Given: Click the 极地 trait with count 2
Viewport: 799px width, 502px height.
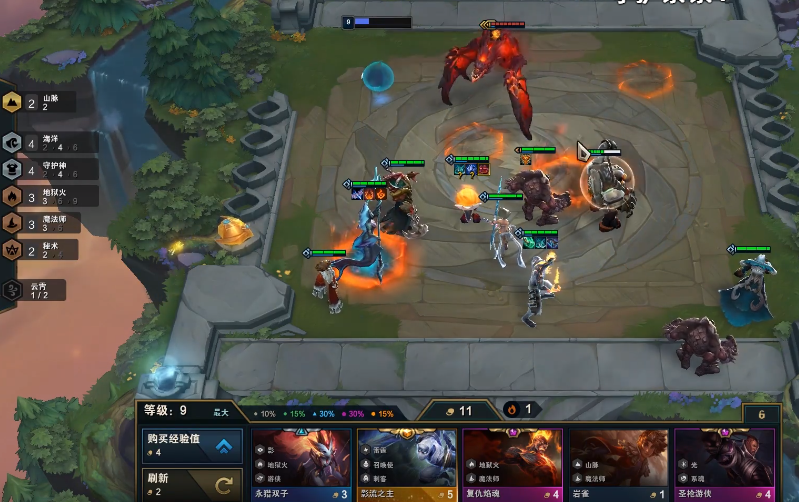Looking at the screenshot, I should point(38,250).
